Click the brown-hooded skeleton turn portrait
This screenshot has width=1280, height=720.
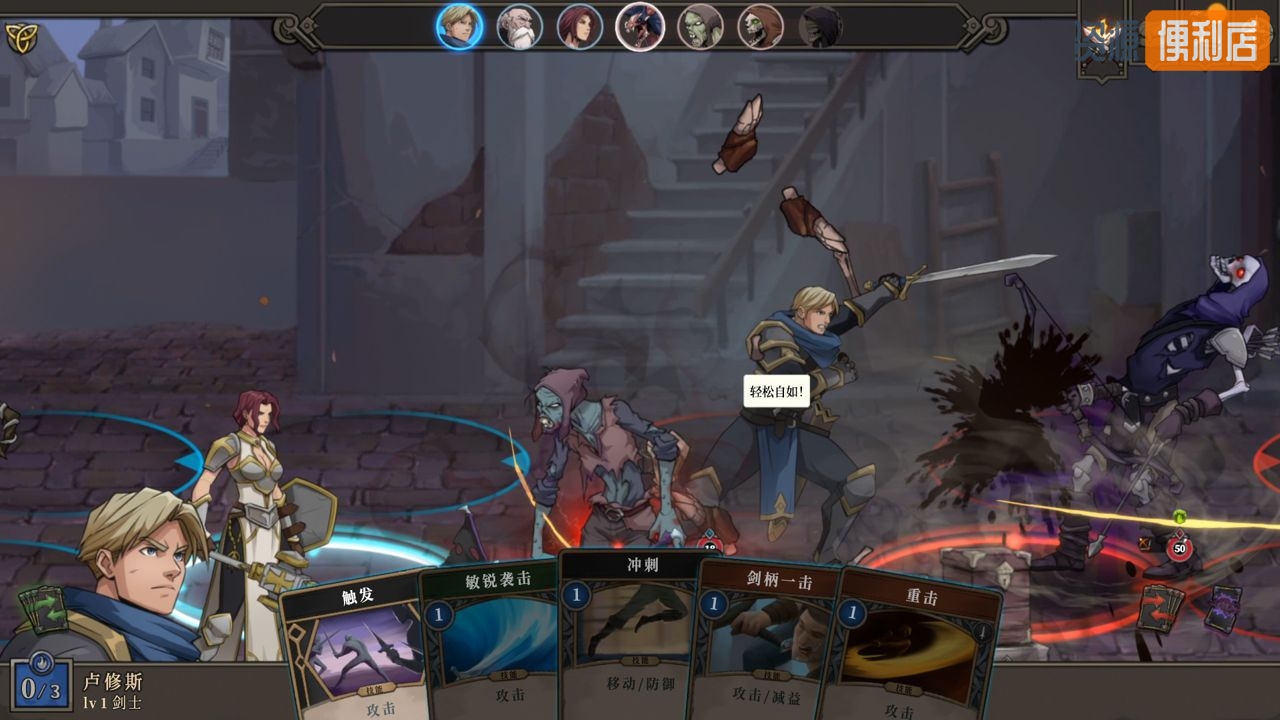pyautogui.click(x=760, y=27)
